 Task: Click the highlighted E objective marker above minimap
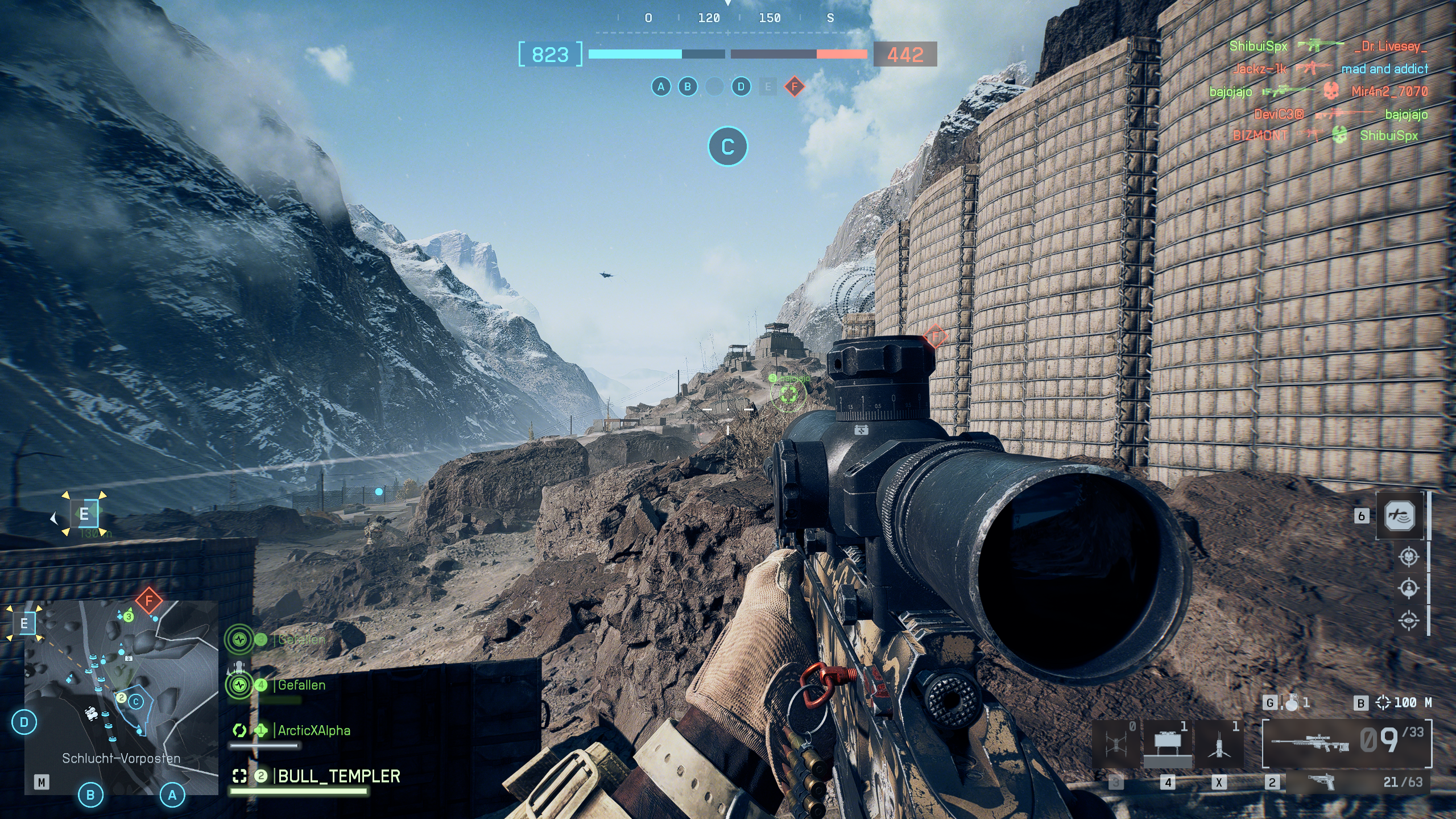84,514
